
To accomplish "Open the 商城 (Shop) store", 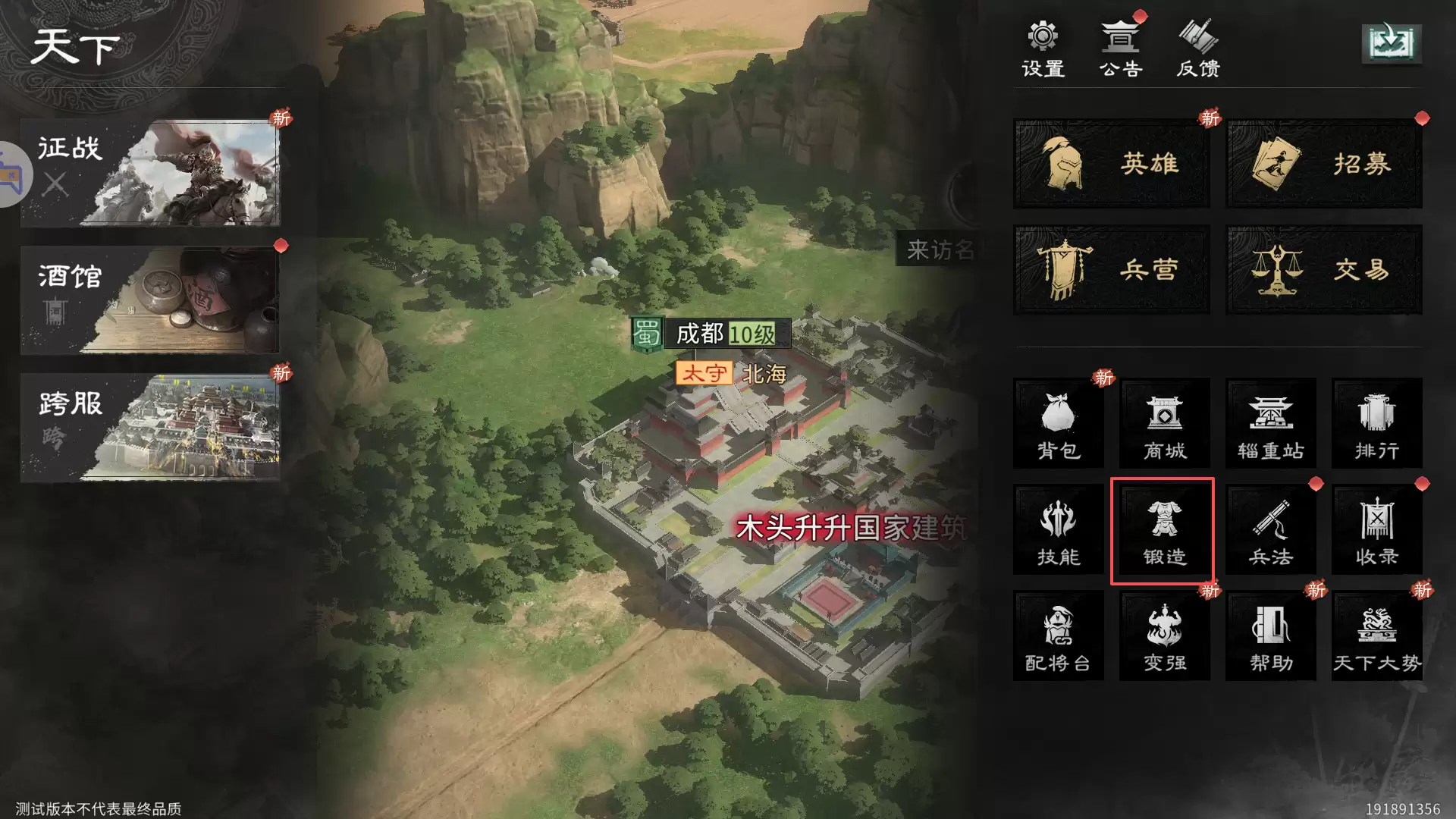I will click(1164, 423).
